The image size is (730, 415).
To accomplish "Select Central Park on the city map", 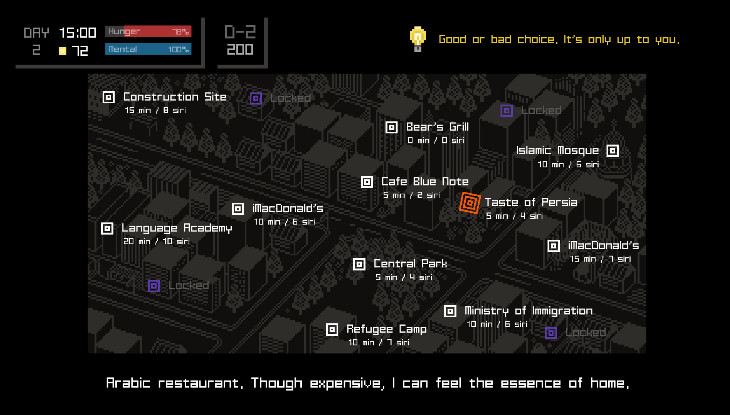I will coord(359,264).
